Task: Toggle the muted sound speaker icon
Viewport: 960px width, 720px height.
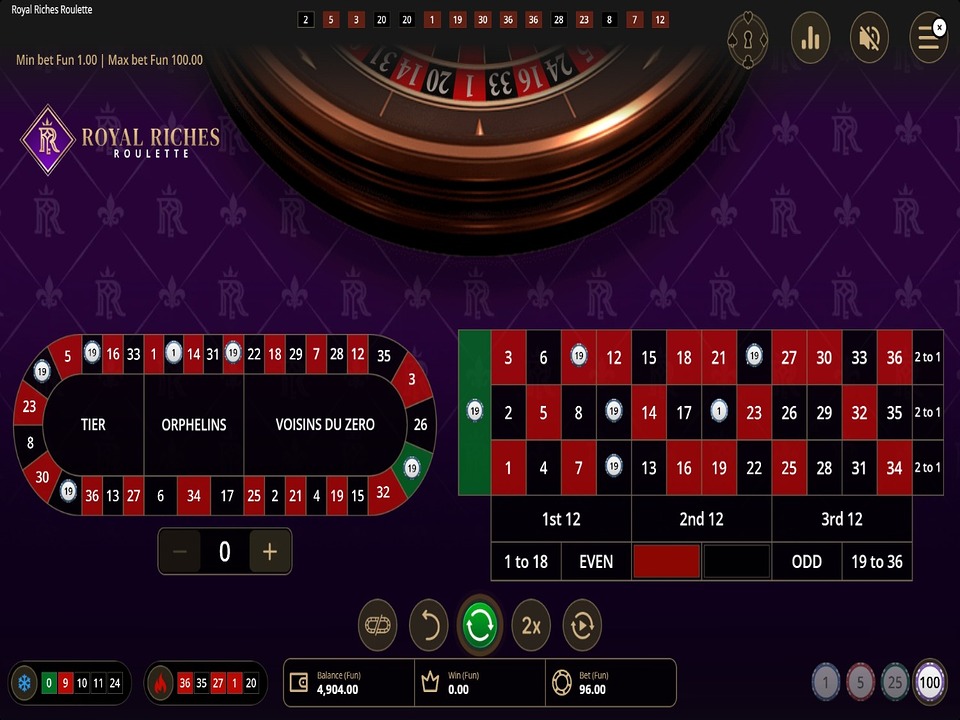Action: tap(869, 39)
